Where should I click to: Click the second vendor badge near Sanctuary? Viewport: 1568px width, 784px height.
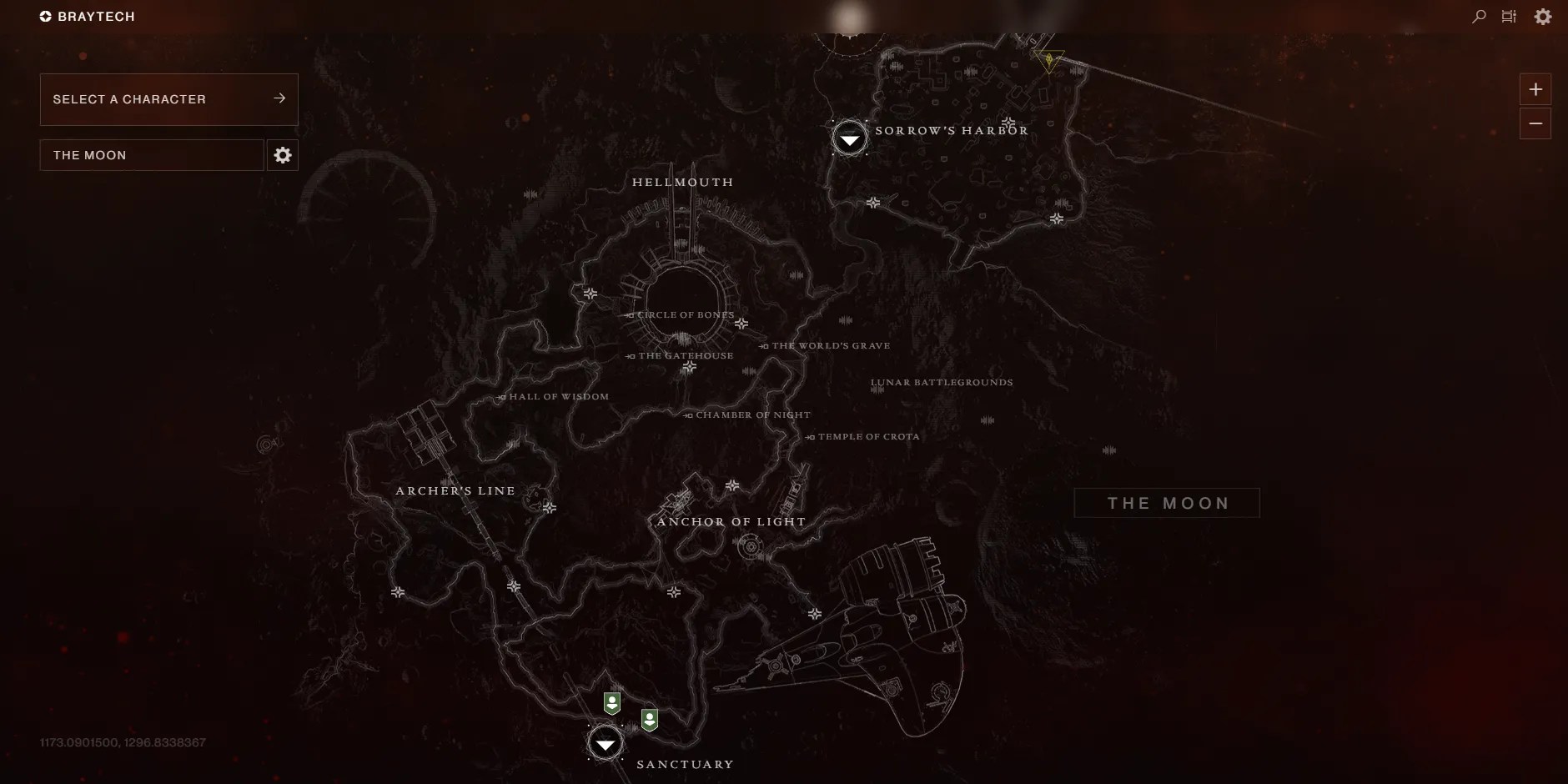(651, 721)
